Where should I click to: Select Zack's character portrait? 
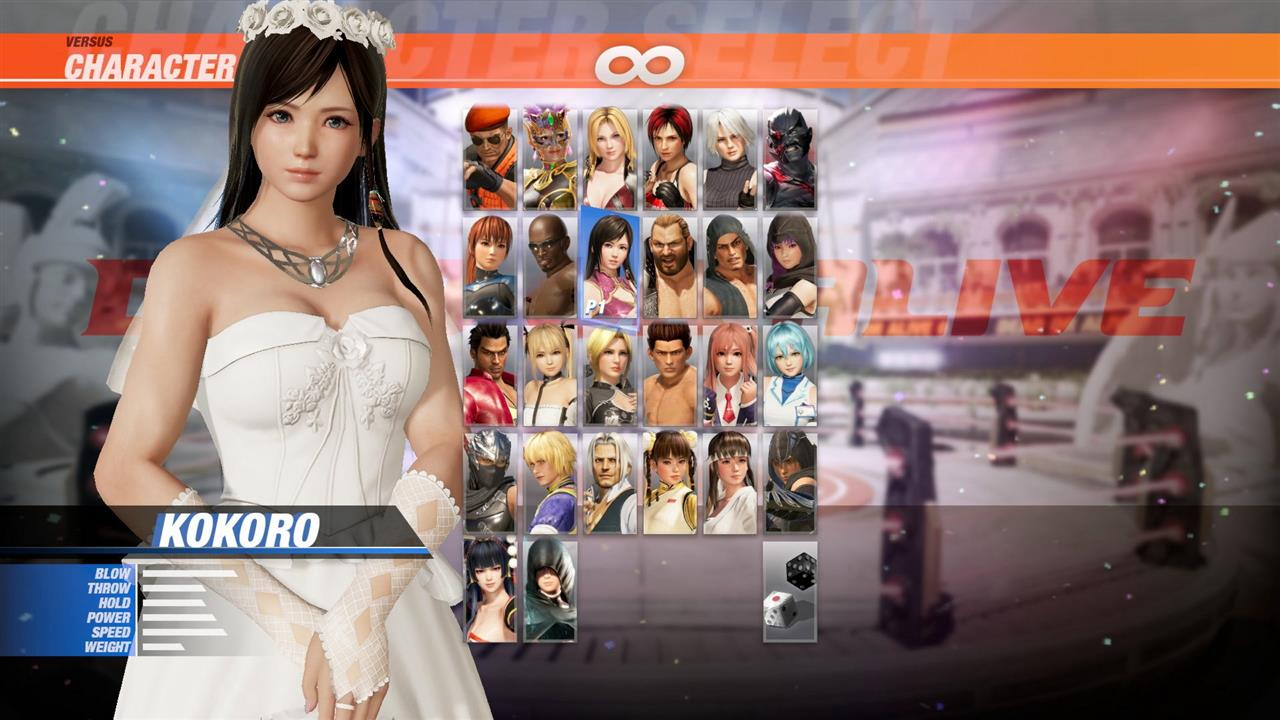[x=547, y=265]
